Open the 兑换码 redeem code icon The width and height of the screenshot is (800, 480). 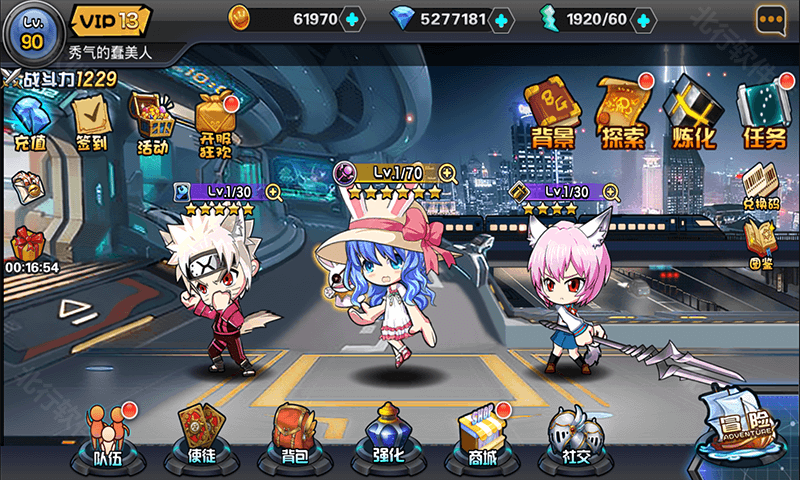coord(762,185)
